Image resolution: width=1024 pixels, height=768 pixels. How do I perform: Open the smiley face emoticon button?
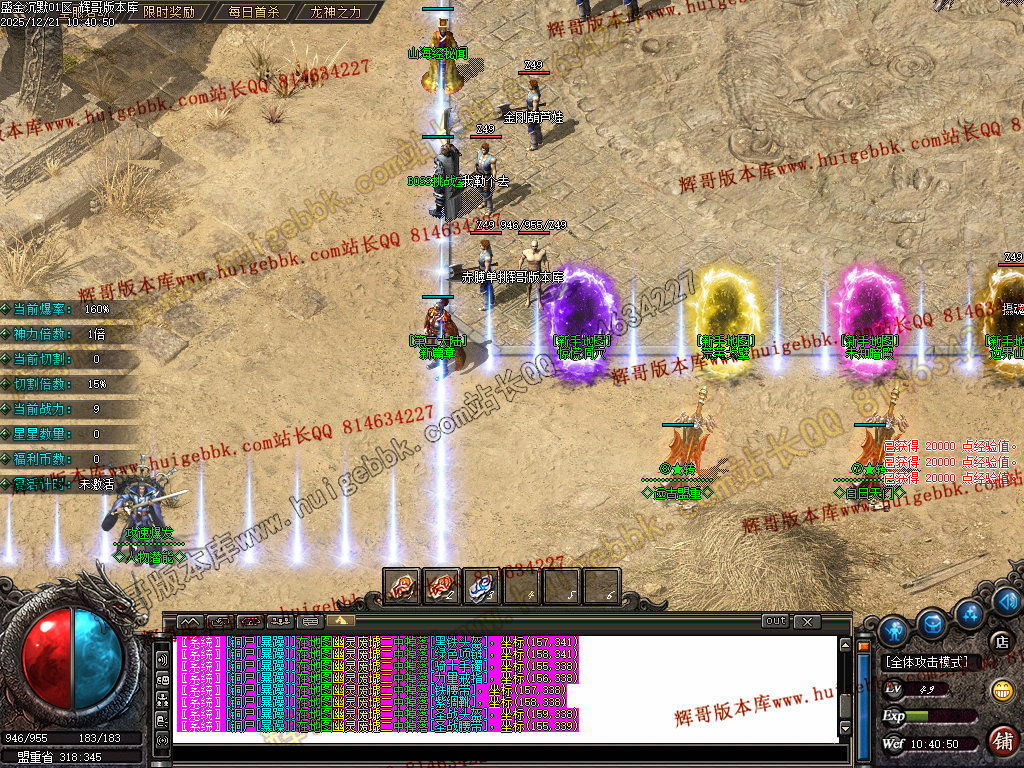coord(1001,689)
